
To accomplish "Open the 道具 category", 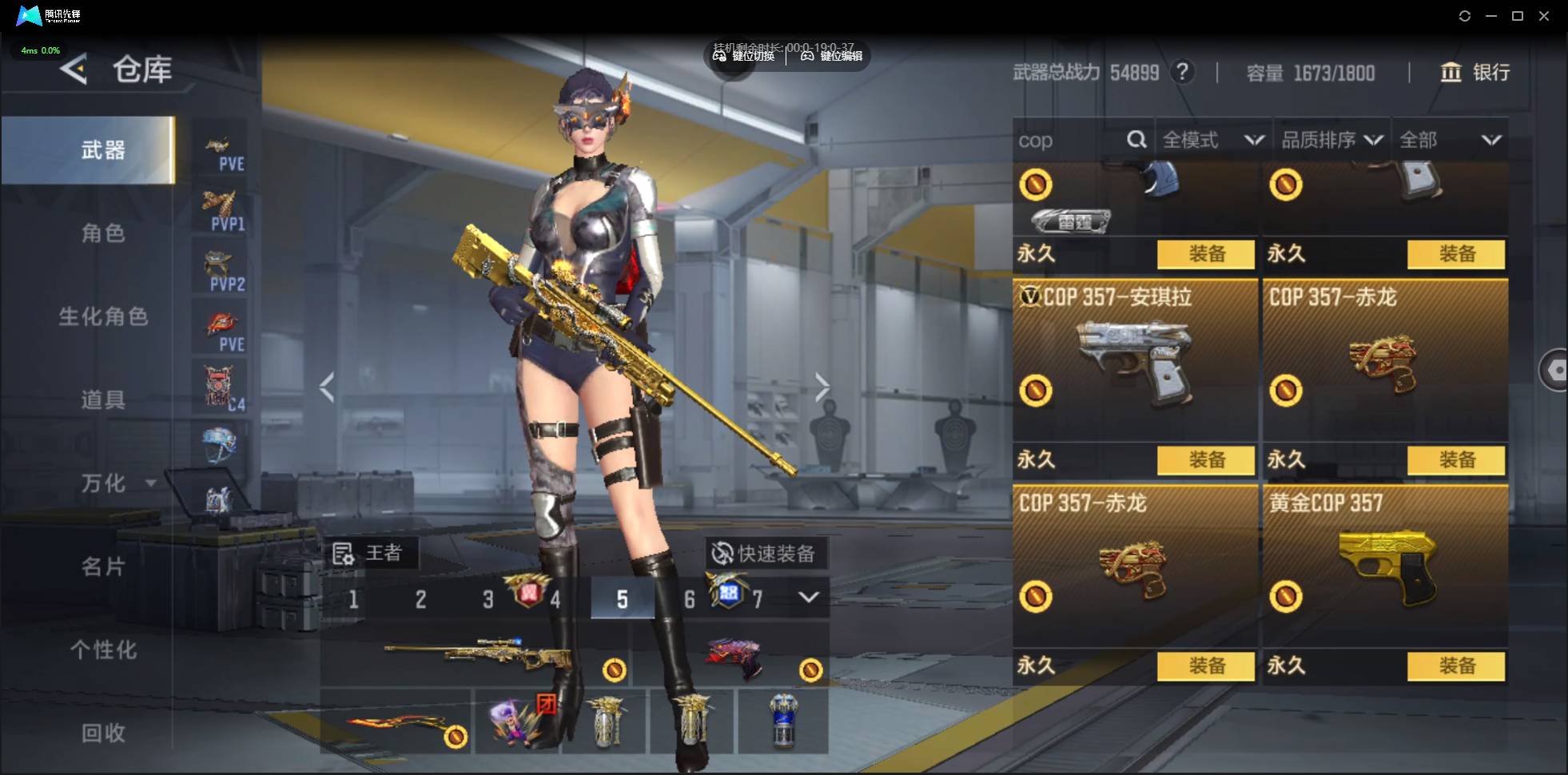I will tap(102, 399).
